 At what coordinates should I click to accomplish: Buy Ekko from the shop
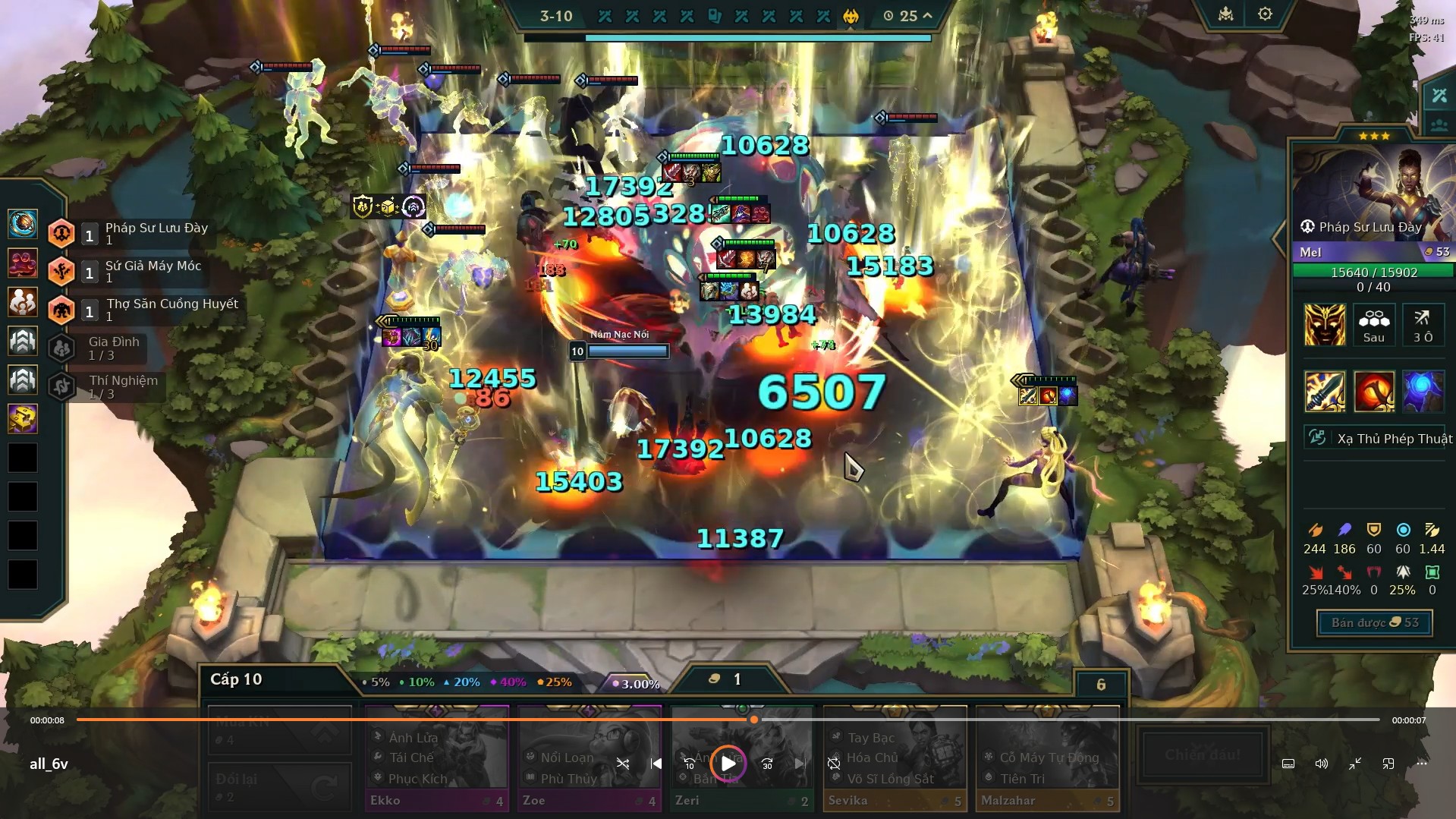coord(436,758)
